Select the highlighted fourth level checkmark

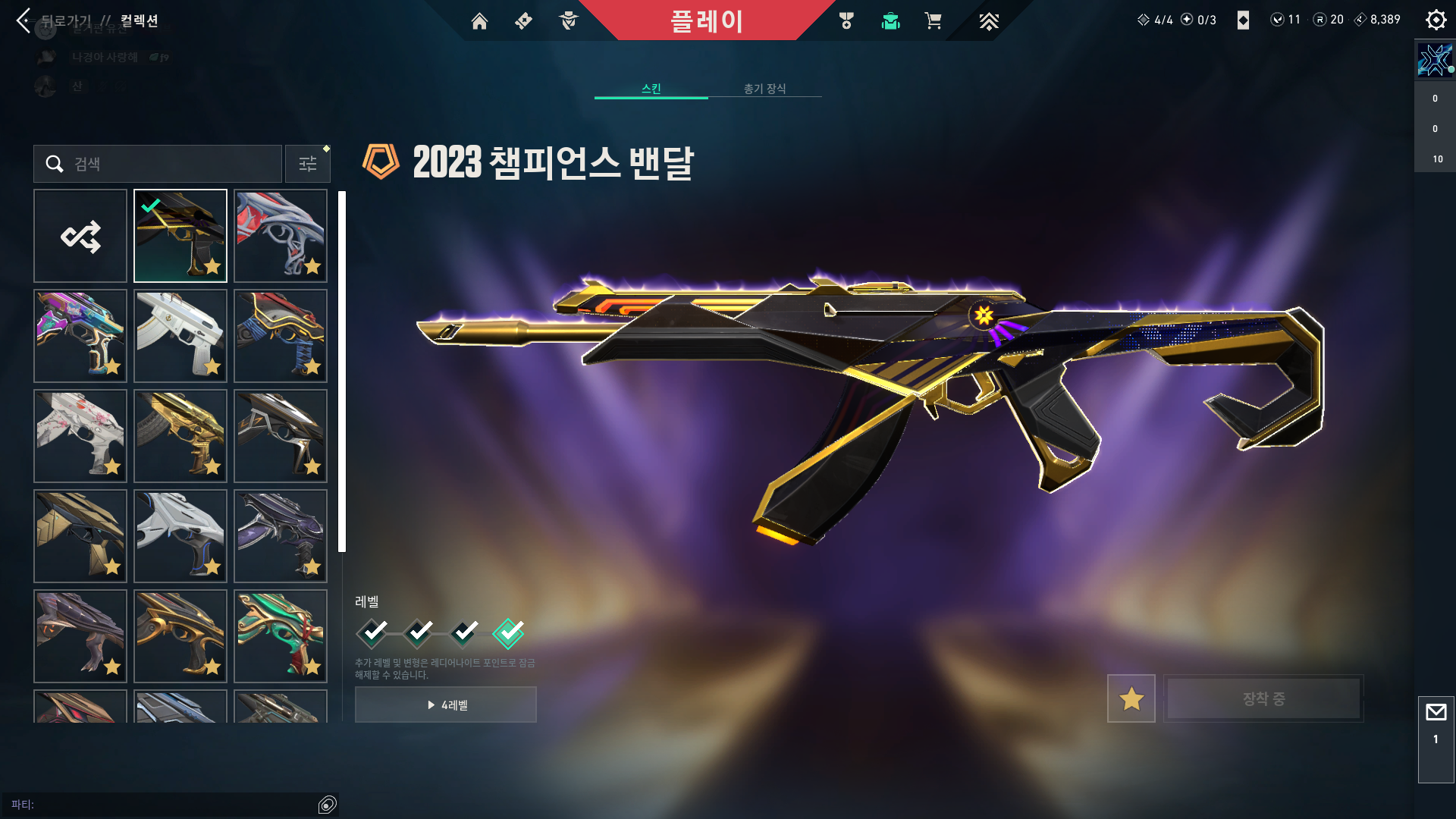508,633
